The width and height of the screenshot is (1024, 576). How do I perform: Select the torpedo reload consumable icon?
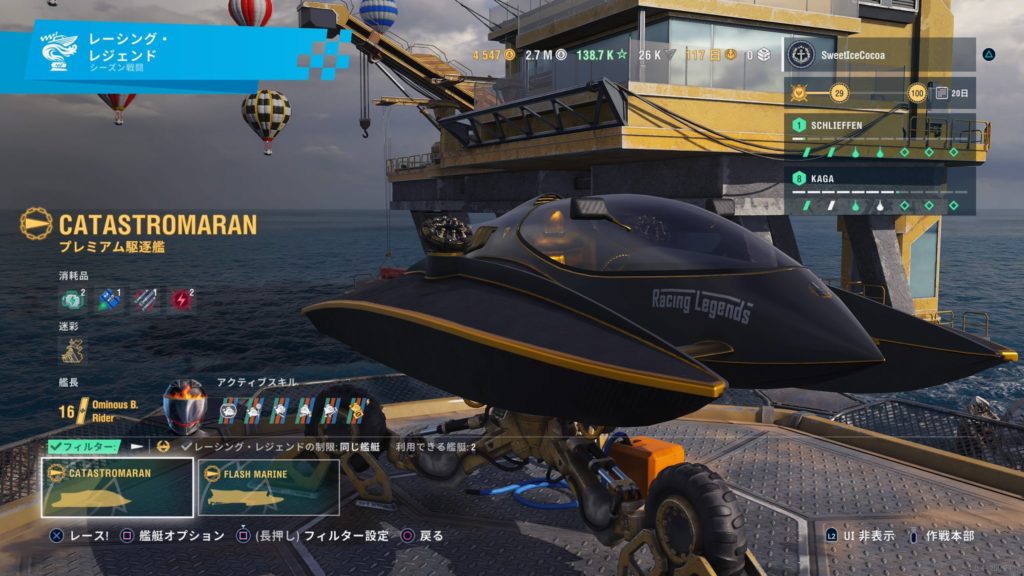coord(145,299)
